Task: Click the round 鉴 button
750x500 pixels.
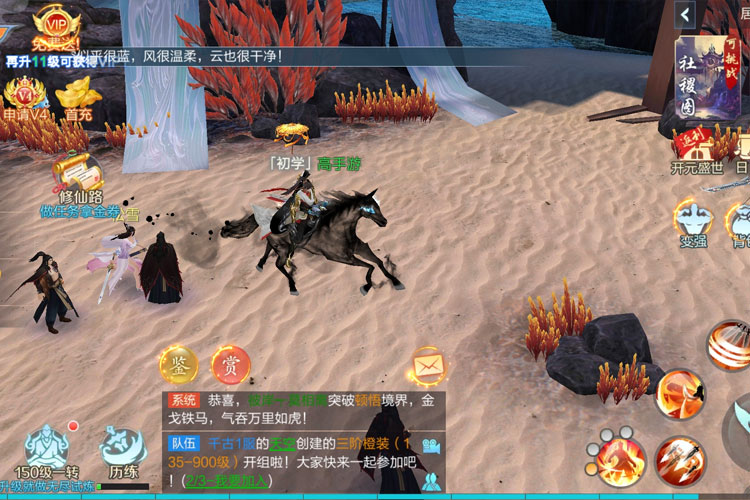Action: click(x=179, y=366)
